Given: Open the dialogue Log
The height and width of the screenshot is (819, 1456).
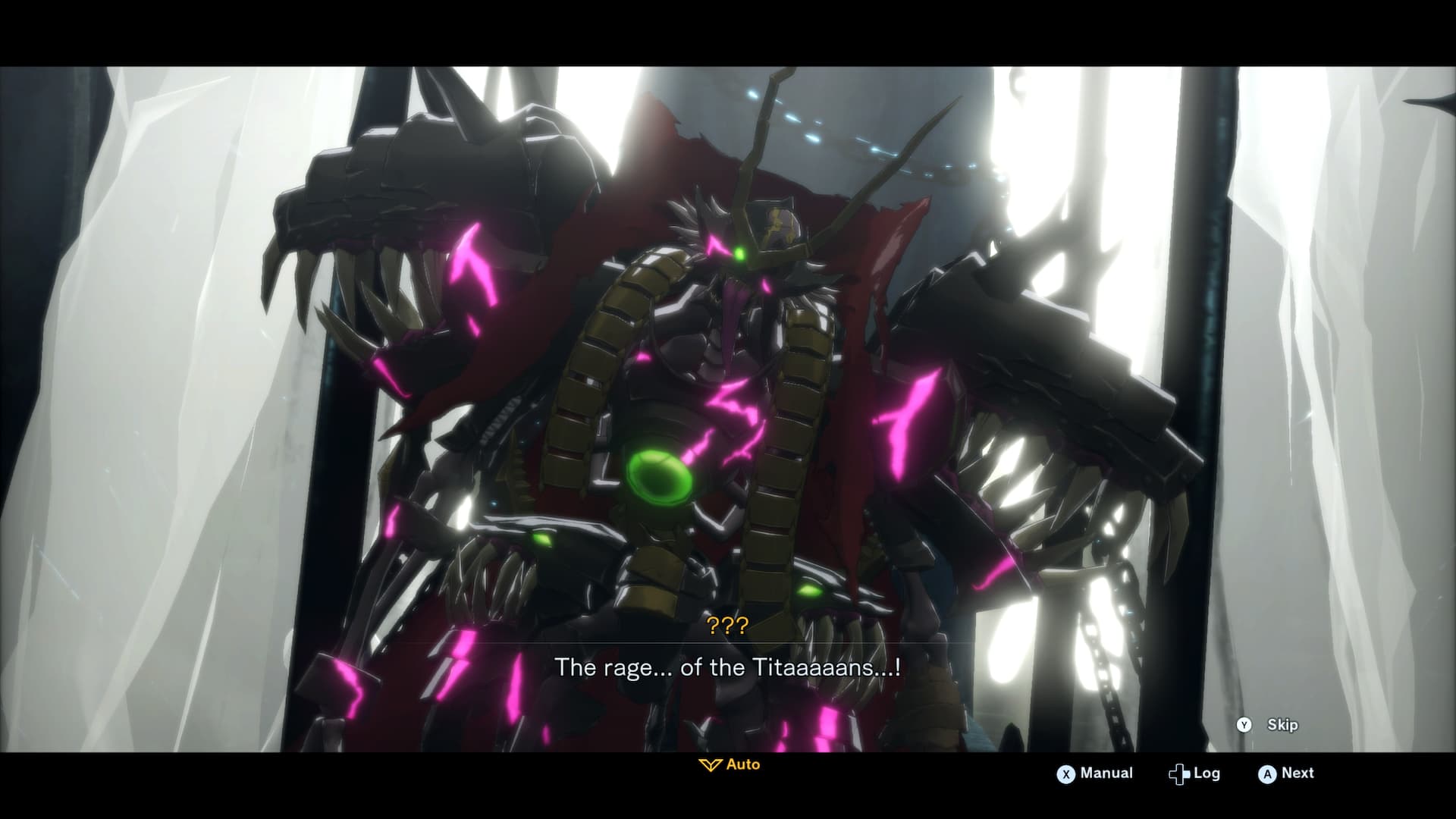Looking at the screenshot, I should (1195, 773).
